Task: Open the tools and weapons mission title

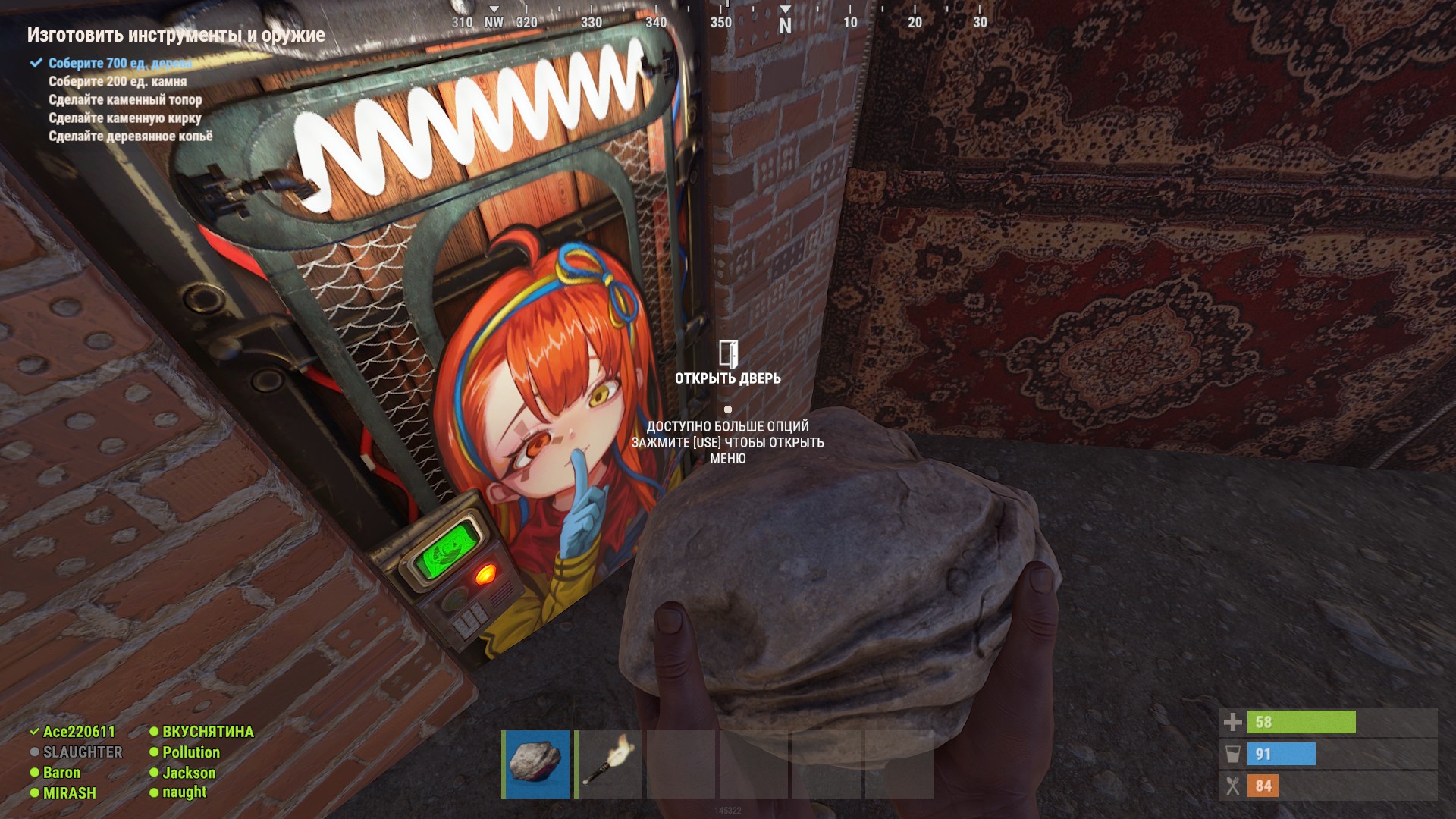Action: click(x=176, y=35)
